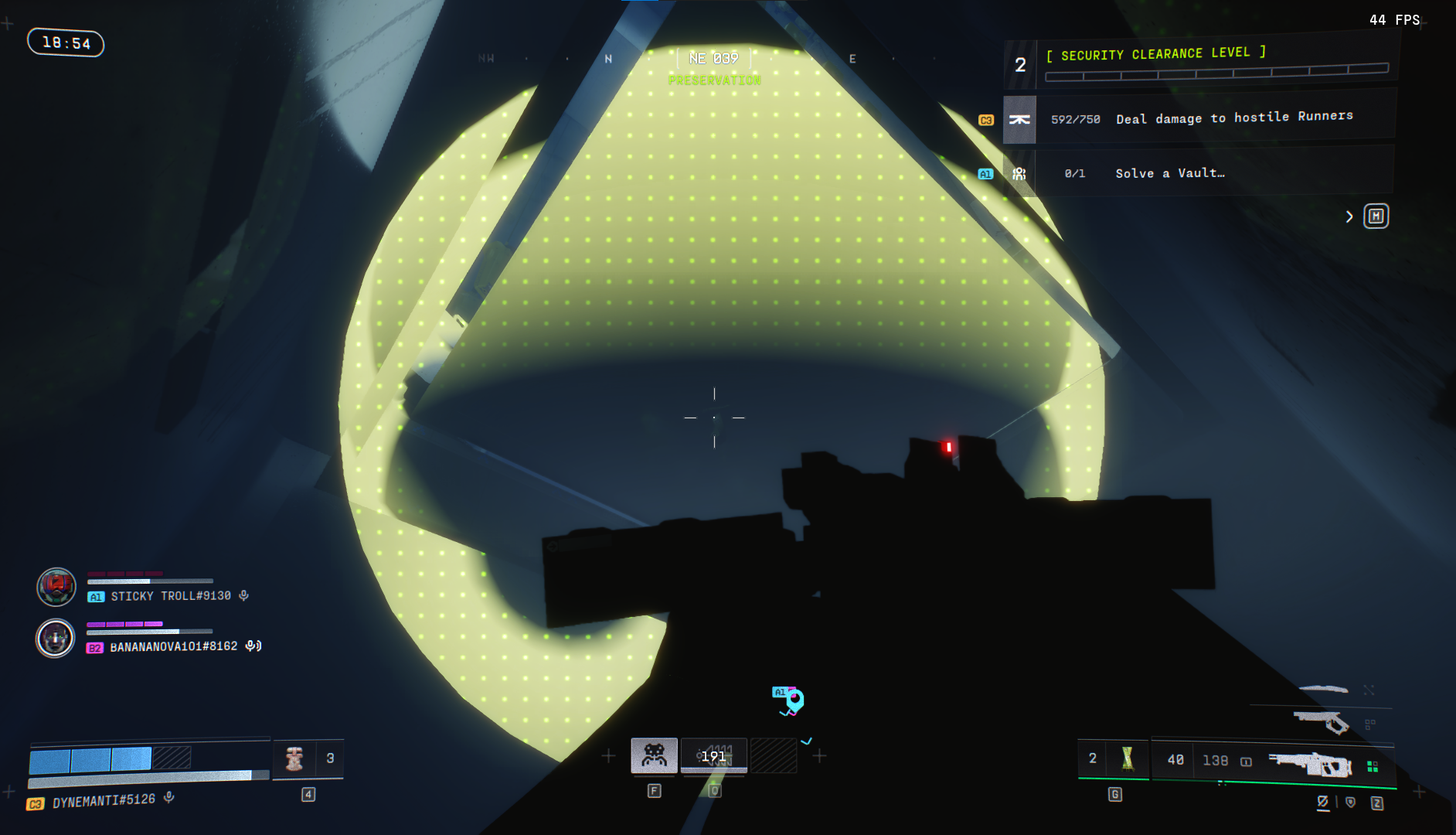The height and width of the screenshot is (835, 1456).
Task: Select the yellow hourglass grenade slot
Action: [1127, 758]
